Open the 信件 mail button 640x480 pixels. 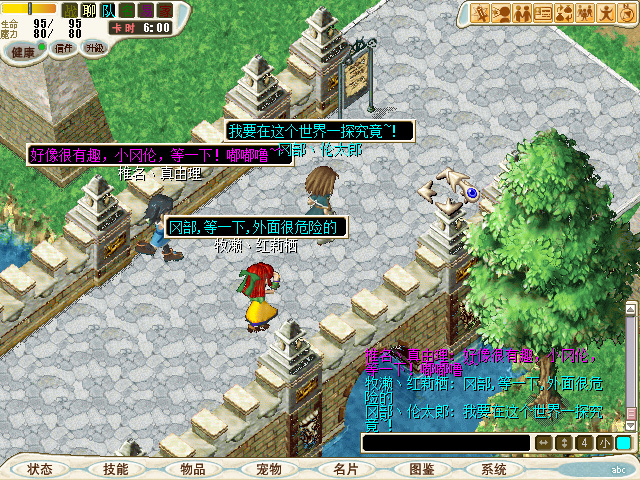63,48
